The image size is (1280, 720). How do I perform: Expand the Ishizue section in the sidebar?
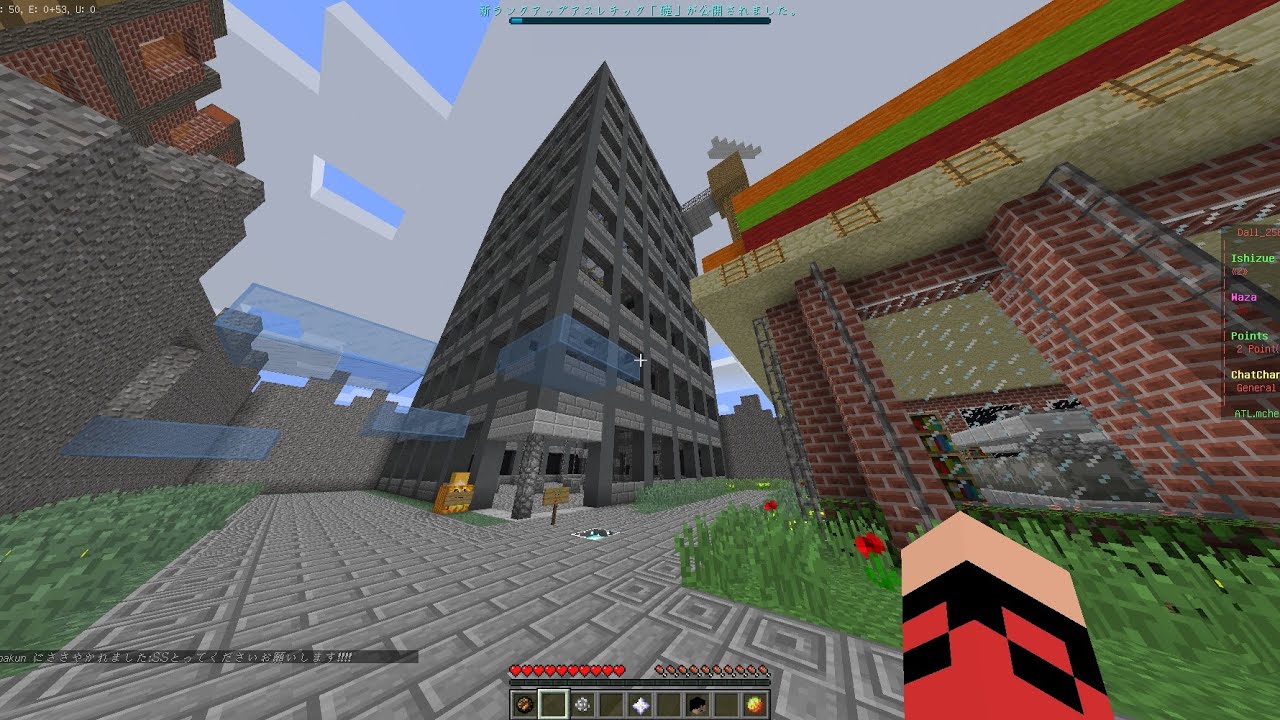click(1252, 258)
